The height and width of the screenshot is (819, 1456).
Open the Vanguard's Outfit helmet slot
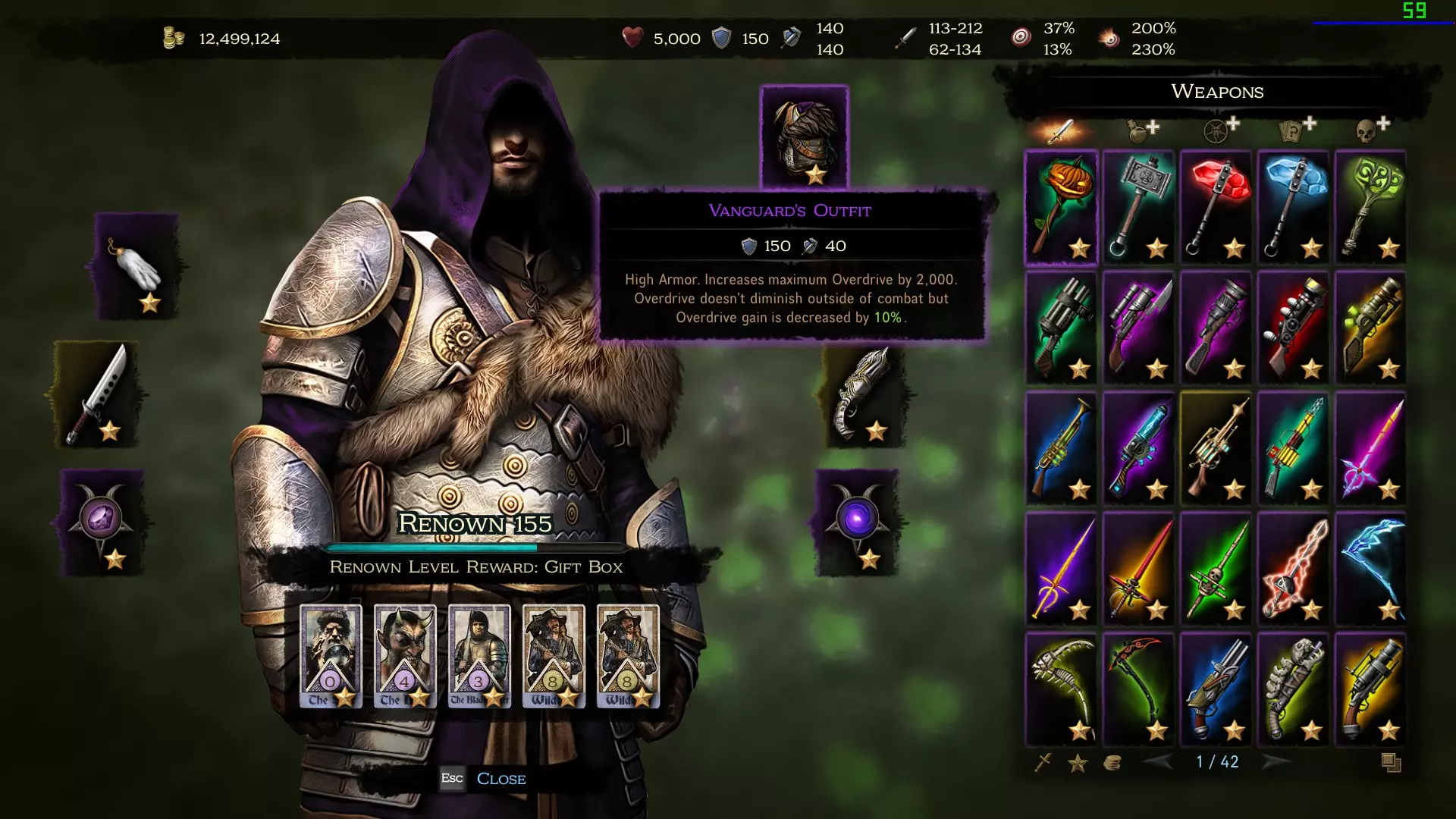pos(804,136)
